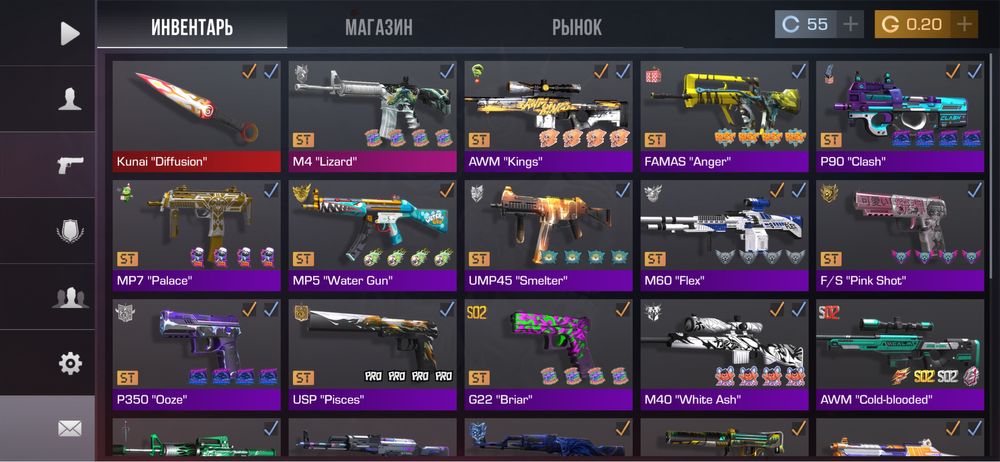Click the play arrow in sidebar
The height and width of the screenshot is (462, 1000).
click(x=69, y=34)
